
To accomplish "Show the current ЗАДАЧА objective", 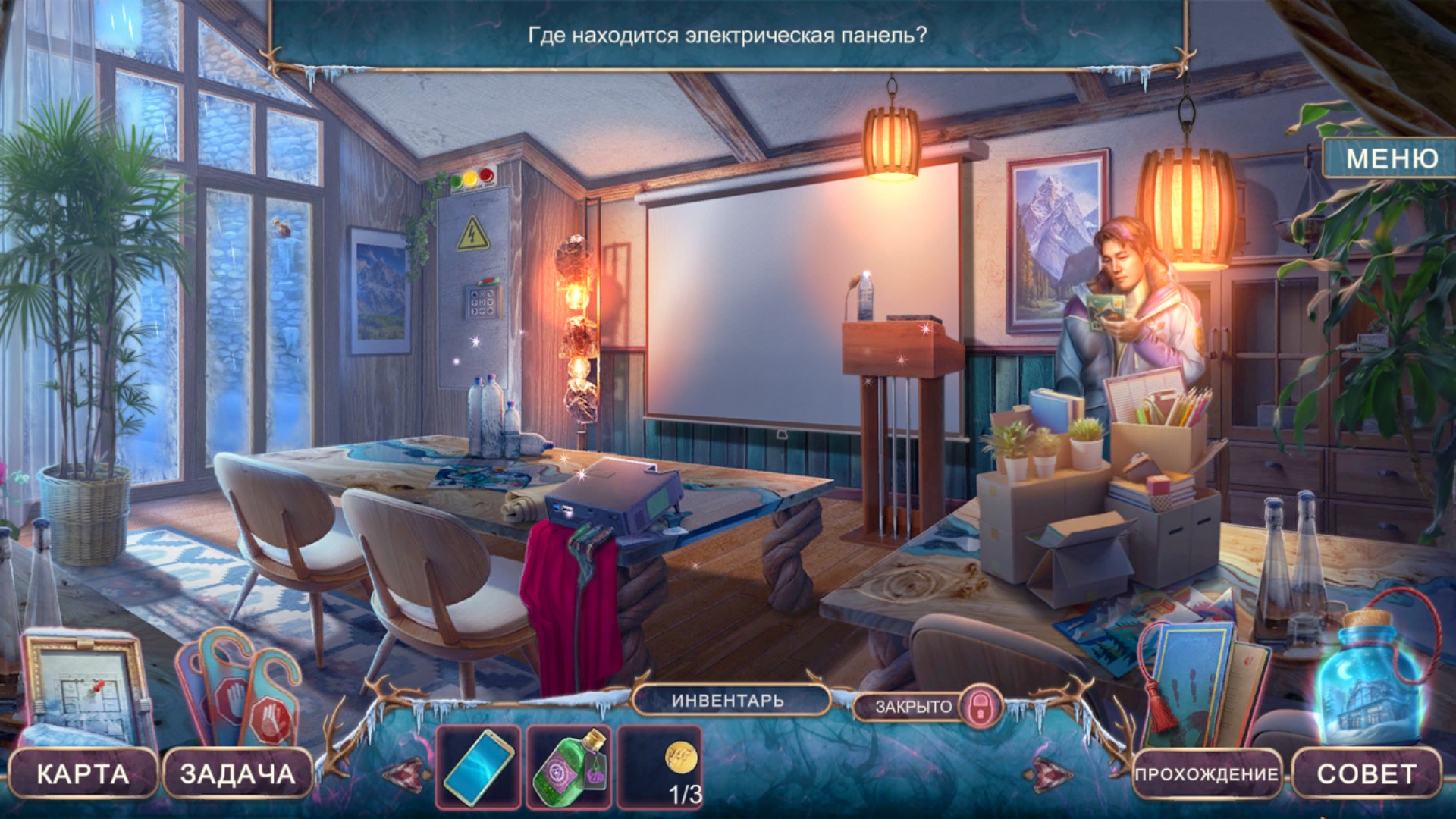I will coord(237,773).
